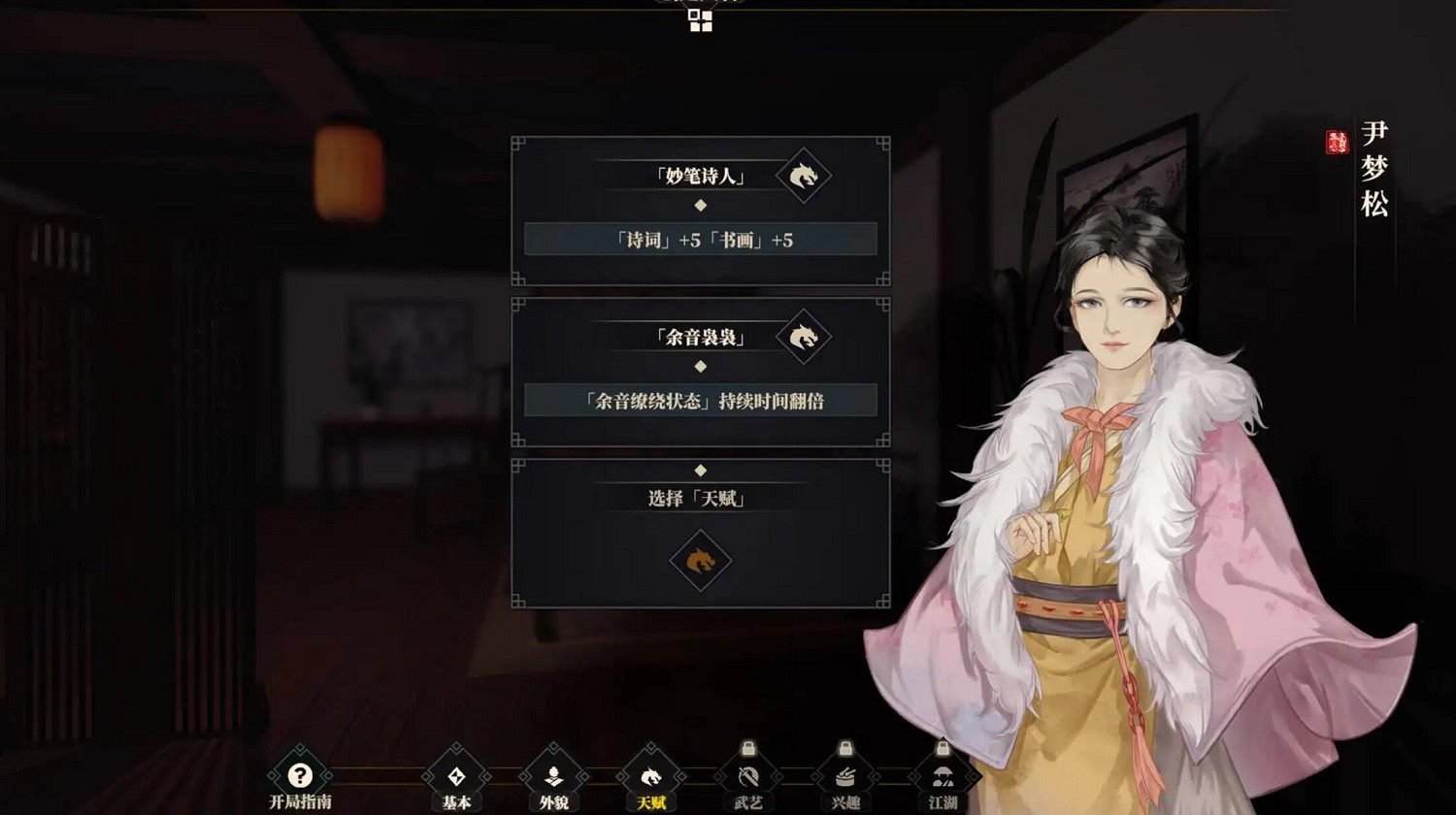Select the lightning bolt icon above 基本

(456, 774)
